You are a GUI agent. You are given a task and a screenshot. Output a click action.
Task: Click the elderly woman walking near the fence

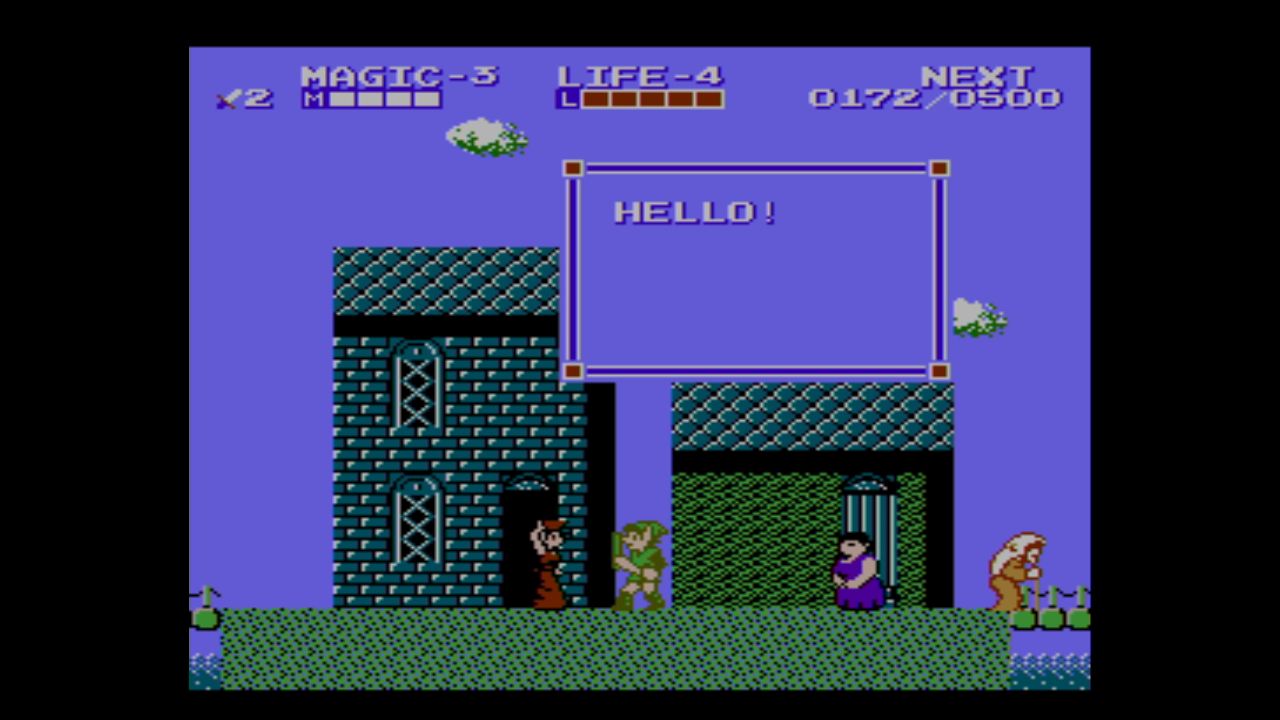[1013, 570]
